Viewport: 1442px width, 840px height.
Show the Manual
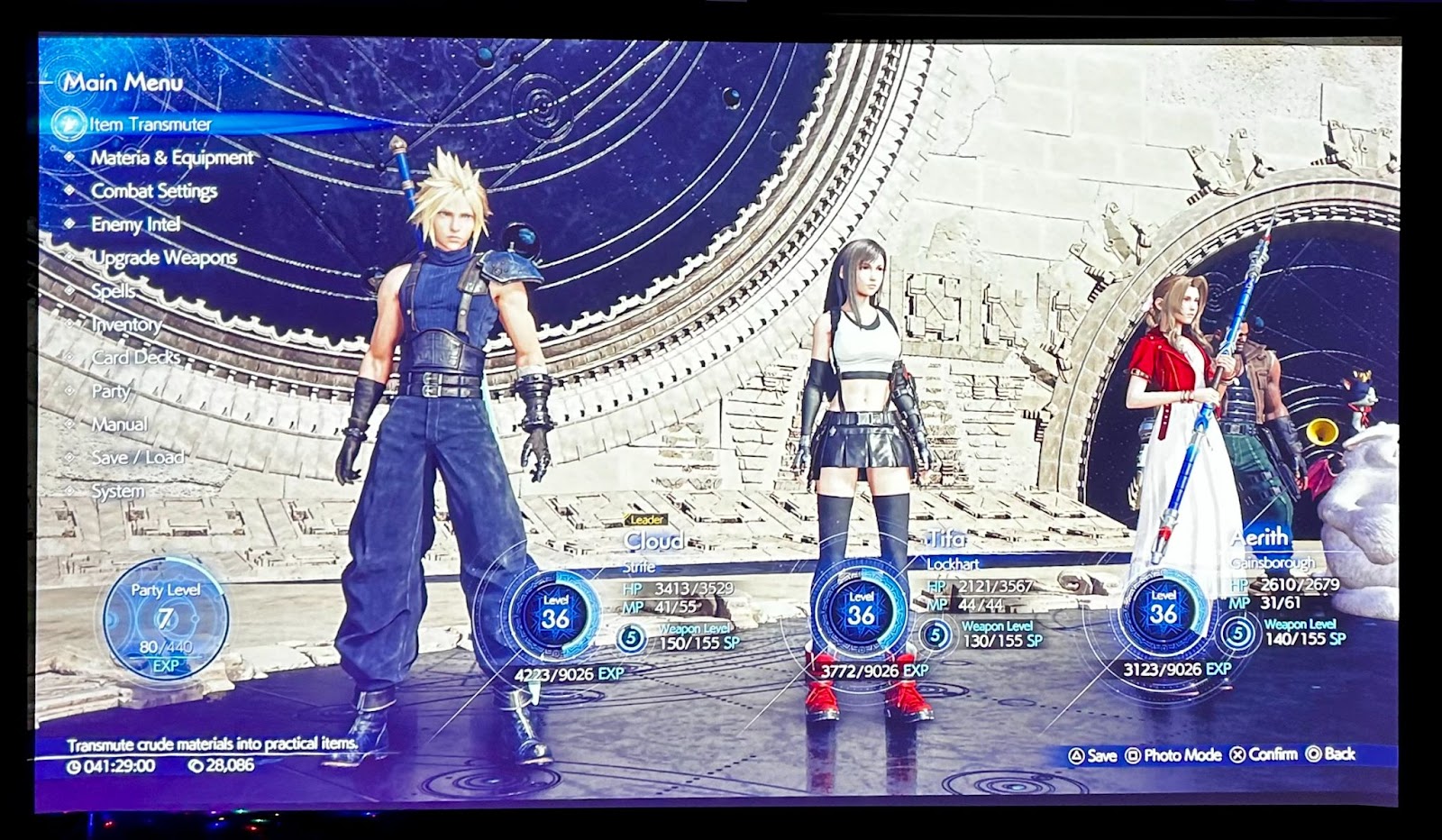click(x=119, y=425)
